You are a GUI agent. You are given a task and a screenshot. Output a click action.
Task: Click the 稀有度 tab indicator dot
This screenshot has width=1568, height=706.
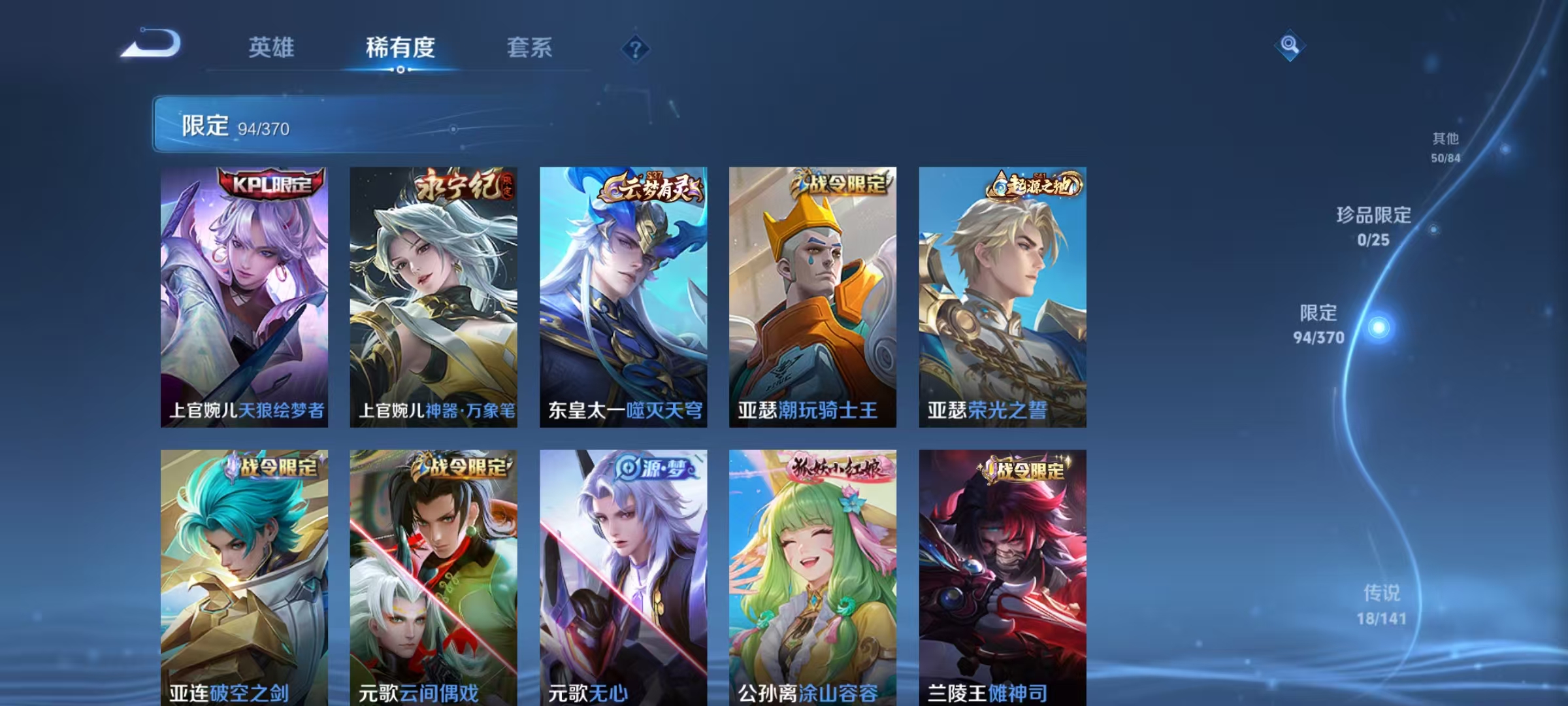pyautogui.click(x=400, y=69)
